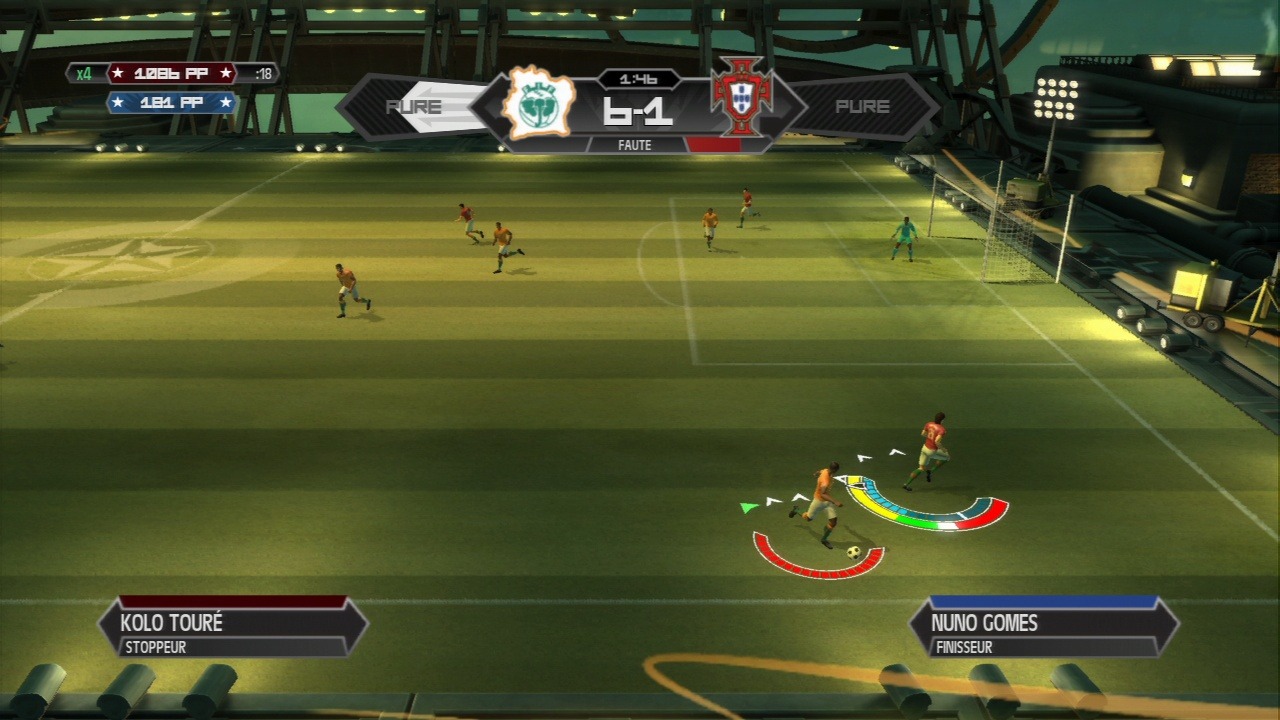Activate the right PURE arrow gauge
Image resolution: width=1280 pixels, height=720 pixels.
click(x=862, y=107)
